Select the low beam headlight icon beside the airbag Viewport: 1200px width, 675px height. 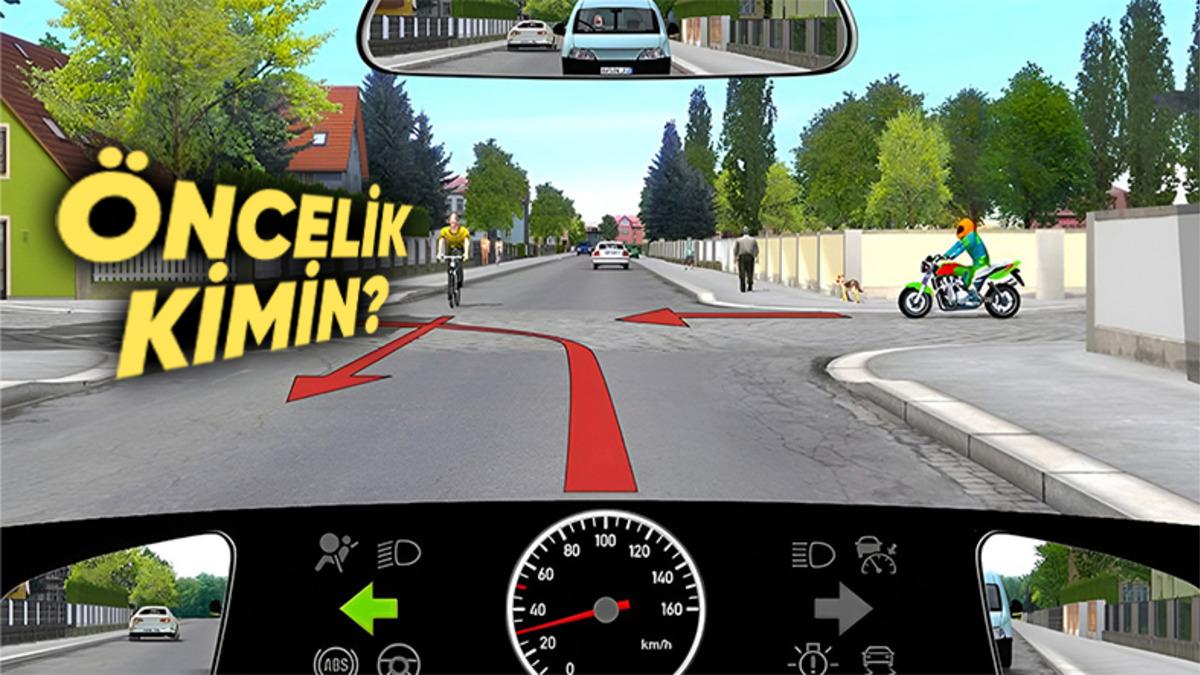point(399,553)
